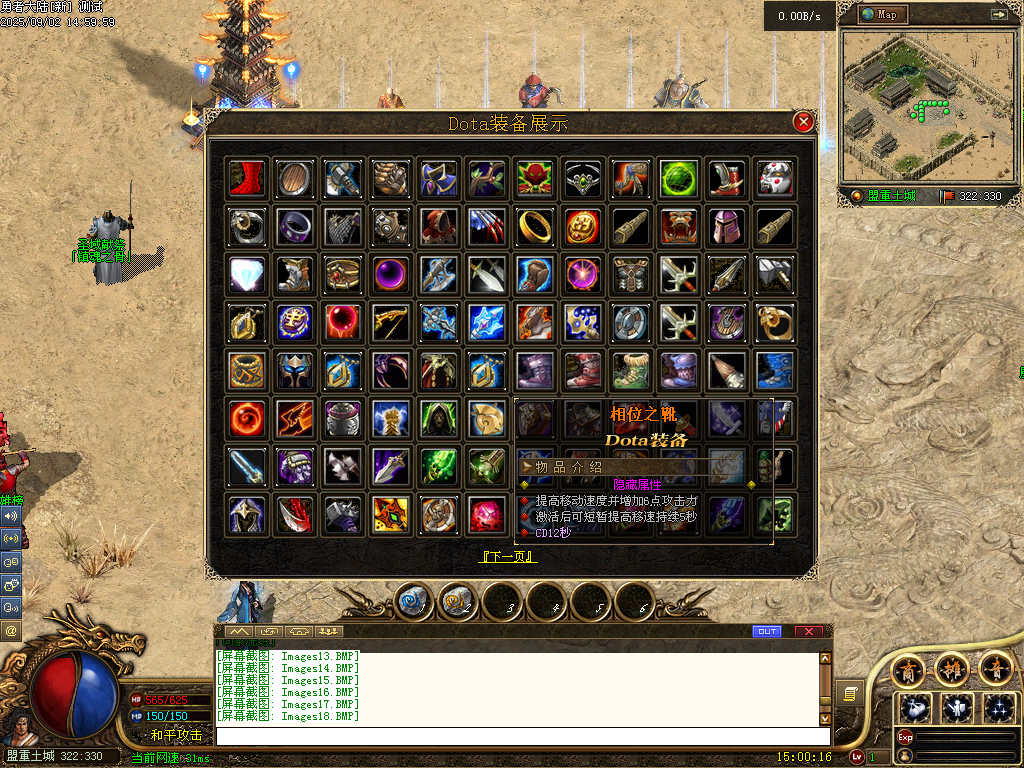Pick the red fire swirl item
The width and height of the screenshot is (1024, 768).
tap(246, 419)
